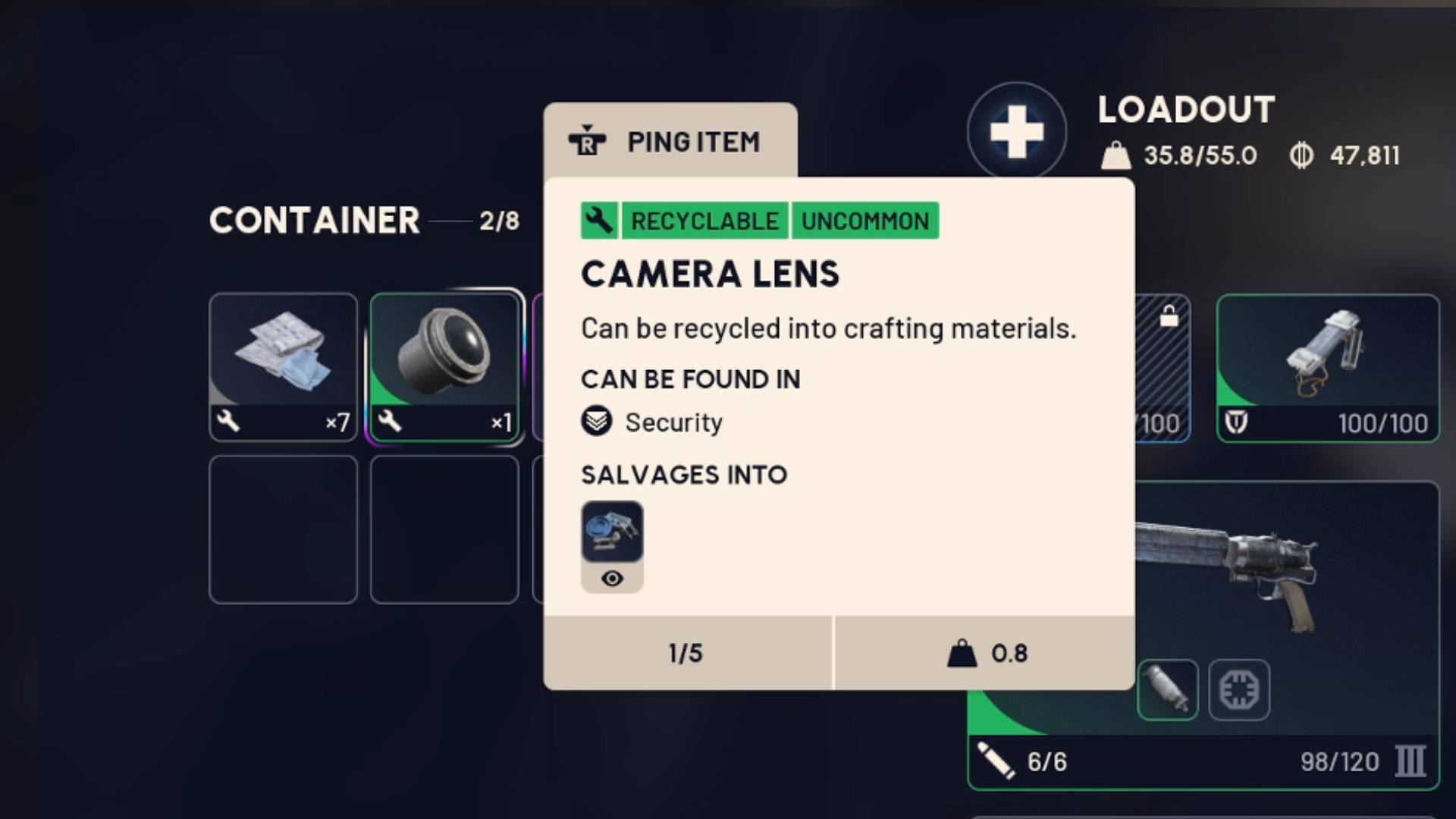
Task: Expand the Salvages Into material details
Action: 612,531
